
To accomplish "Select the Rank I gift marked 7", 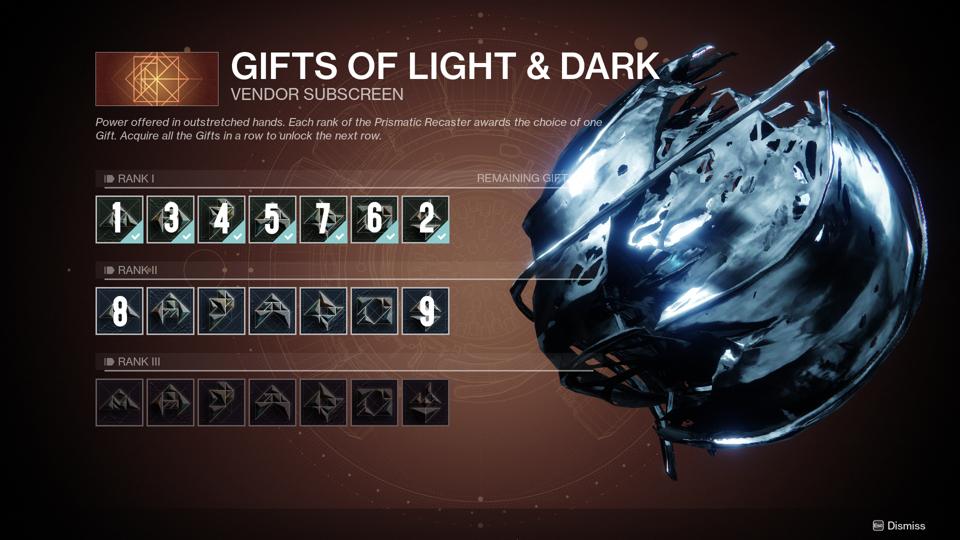I will tap(324, 219).
